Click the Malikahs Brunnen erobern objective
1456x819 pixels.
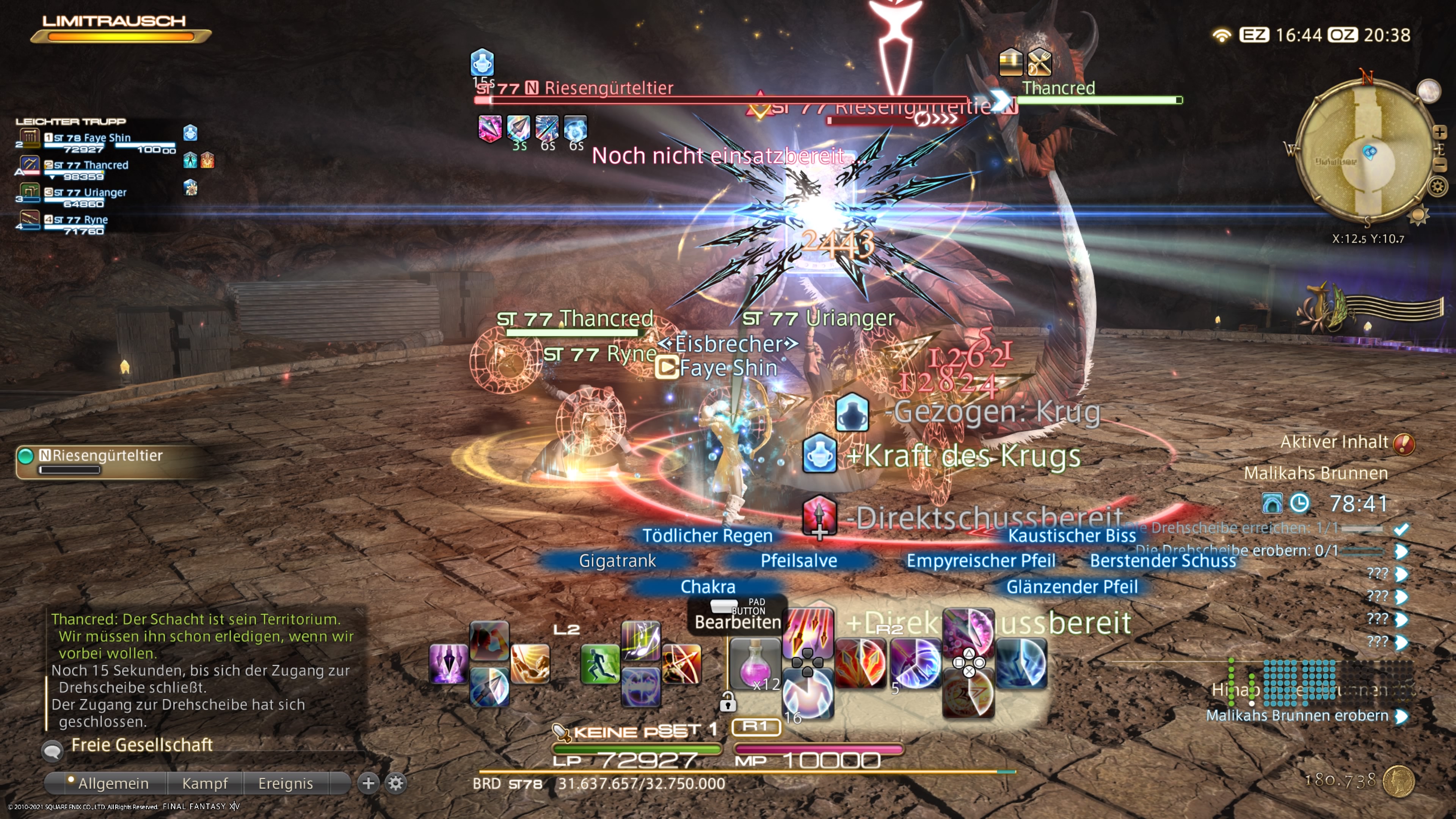1297,715
